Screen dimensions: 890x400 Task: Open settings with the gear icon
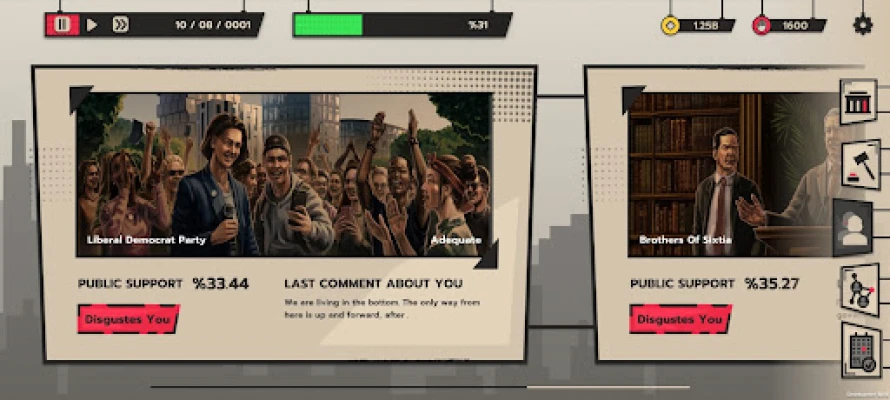coord(862,25)
